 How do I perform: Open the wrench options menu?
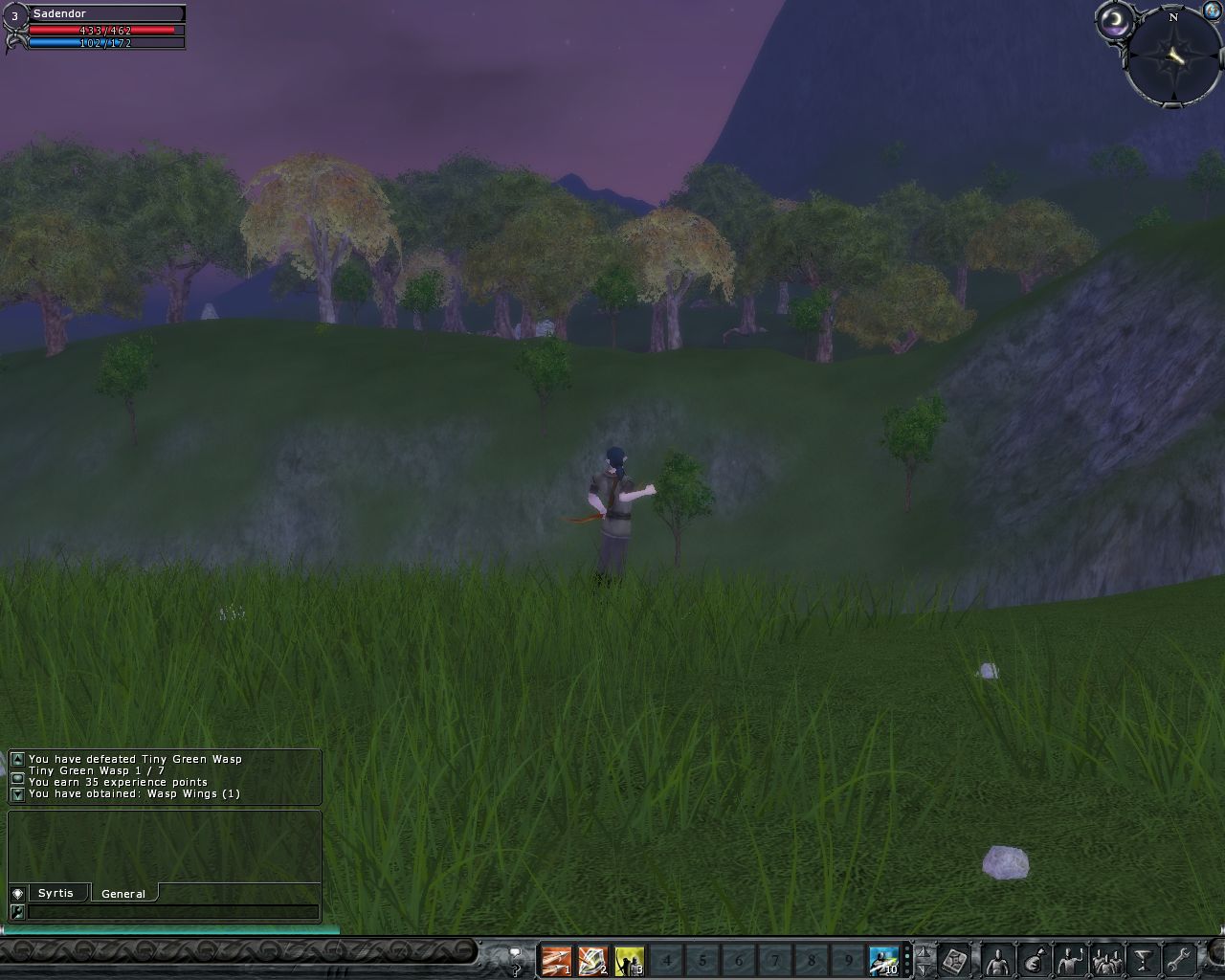pos(1179,960)
